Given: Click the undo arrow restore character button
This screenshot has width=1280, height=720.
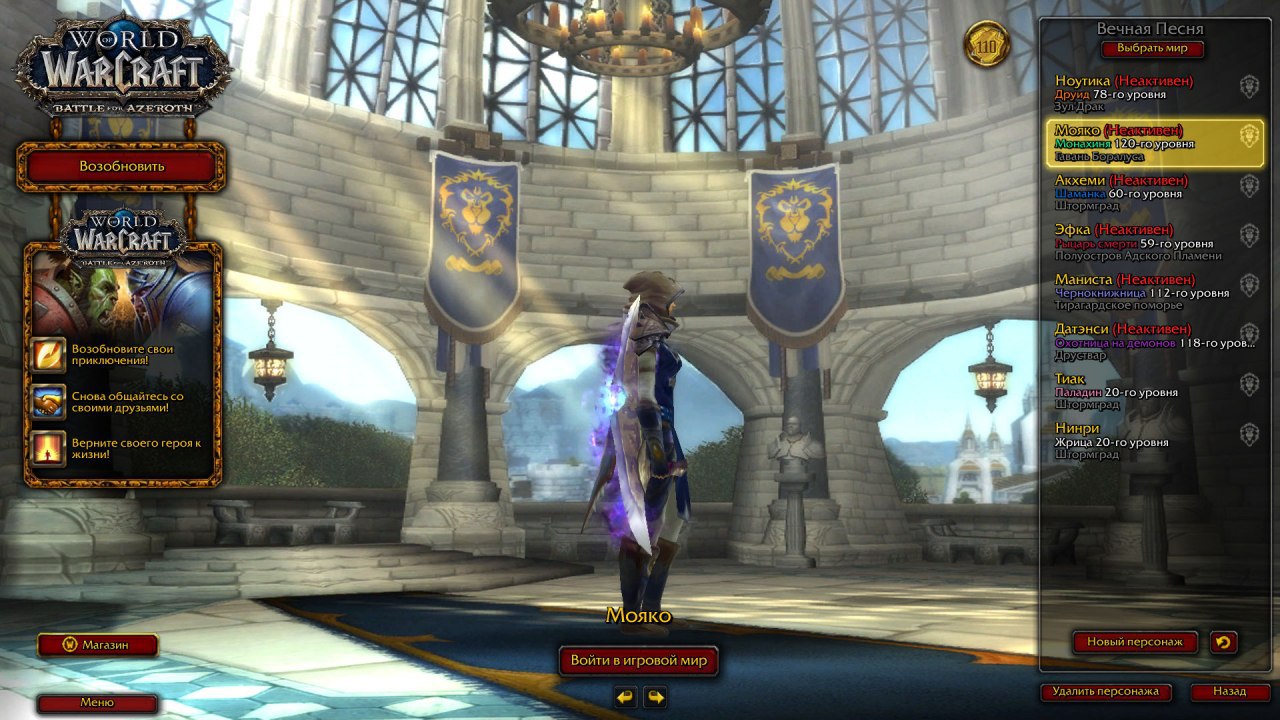Looking at the screenshot, I should click(1223, 642).
